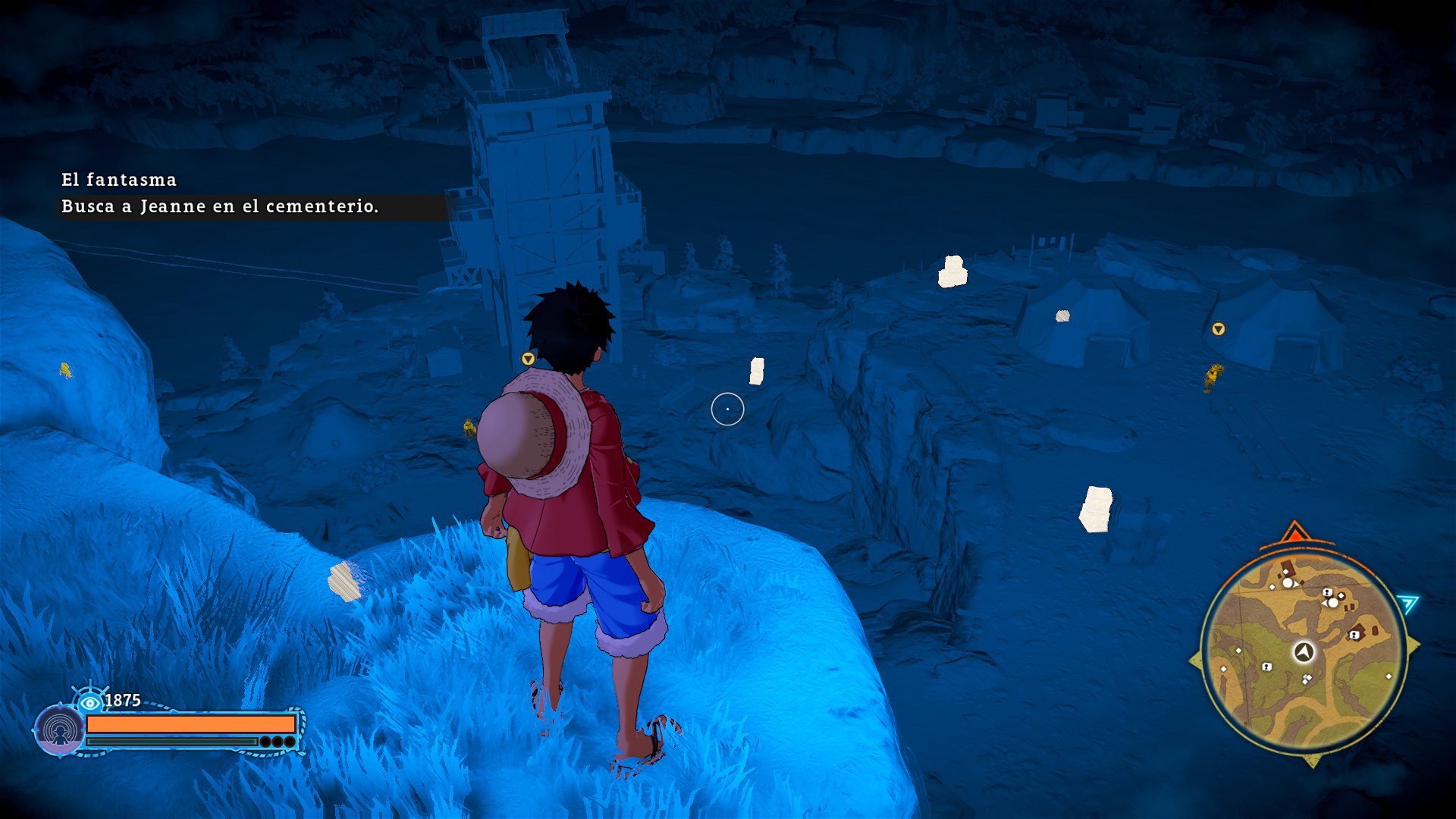Select the cyan triangle marker beside the minimap
1456x819 pixels.
(1408, 601)
